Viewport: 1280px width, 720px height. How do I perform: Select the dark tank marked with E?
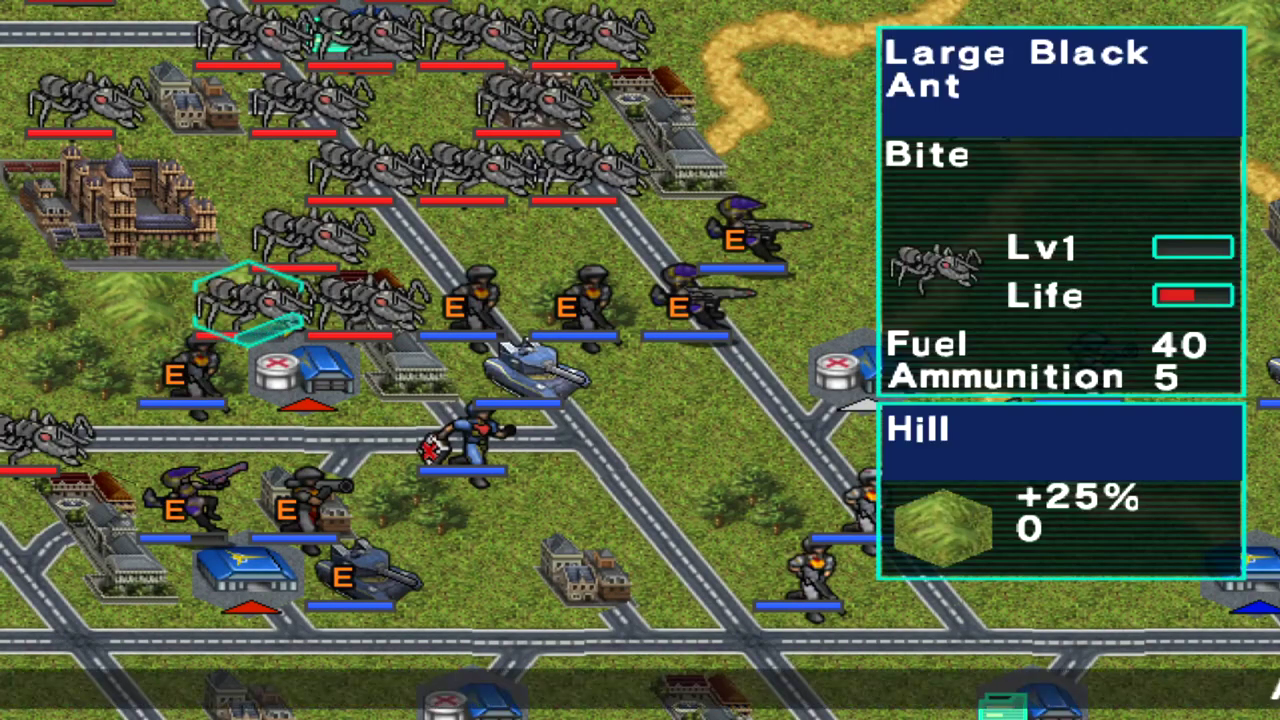[363, 570]
